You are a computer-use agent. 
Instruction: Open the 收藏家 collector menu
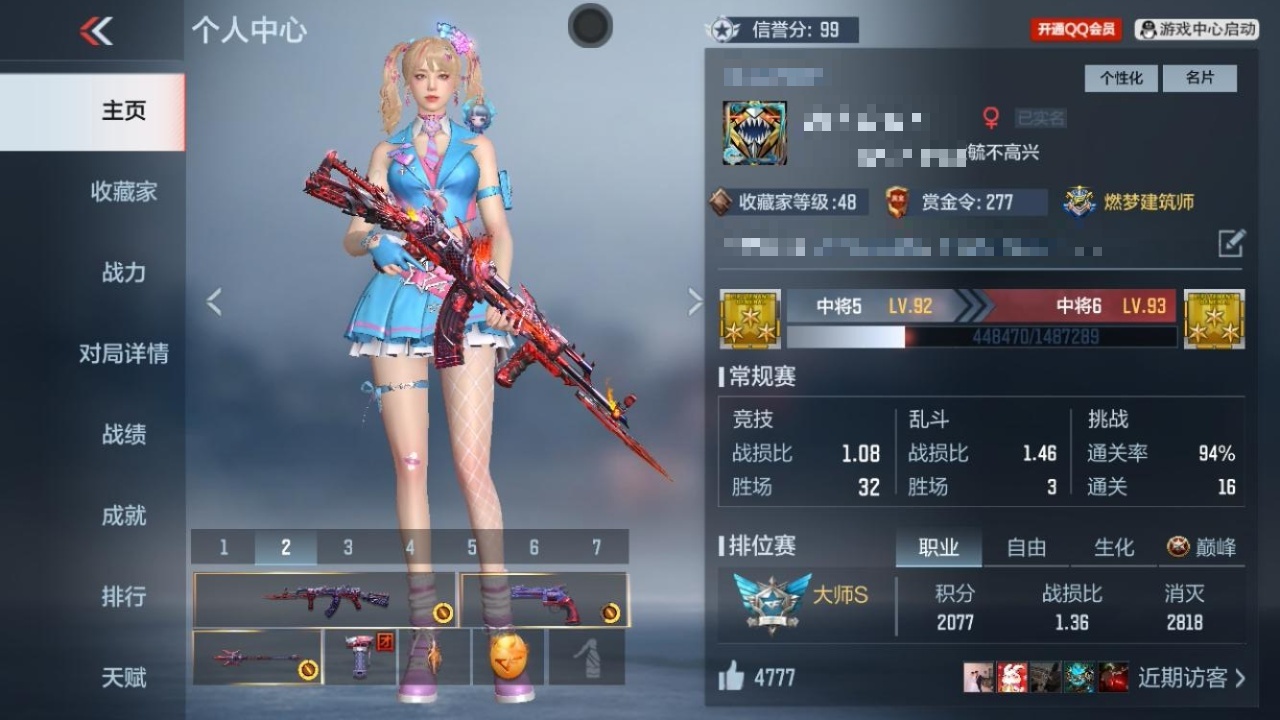point(123,191)
